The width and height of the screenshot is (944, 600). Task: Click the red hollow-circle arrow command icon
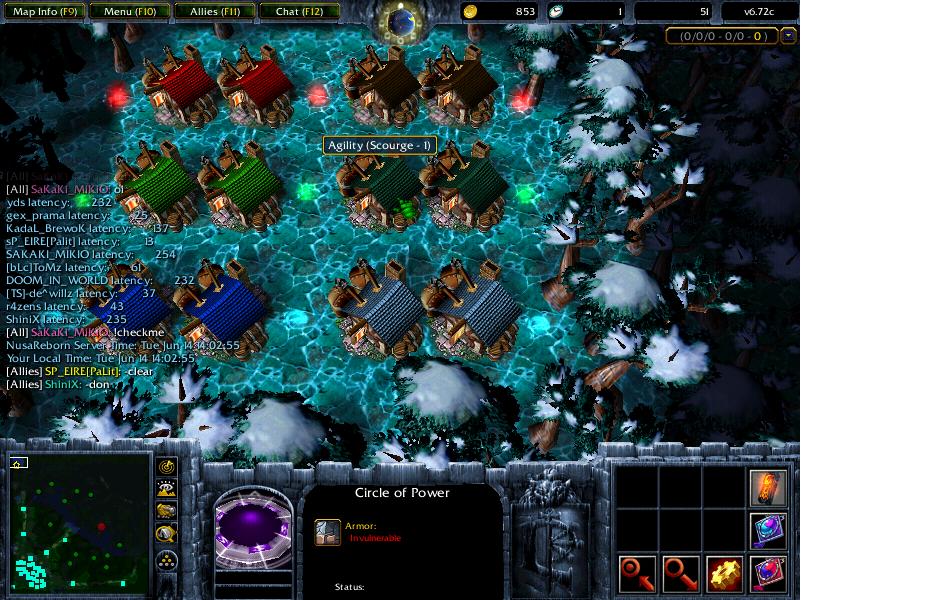681,574
